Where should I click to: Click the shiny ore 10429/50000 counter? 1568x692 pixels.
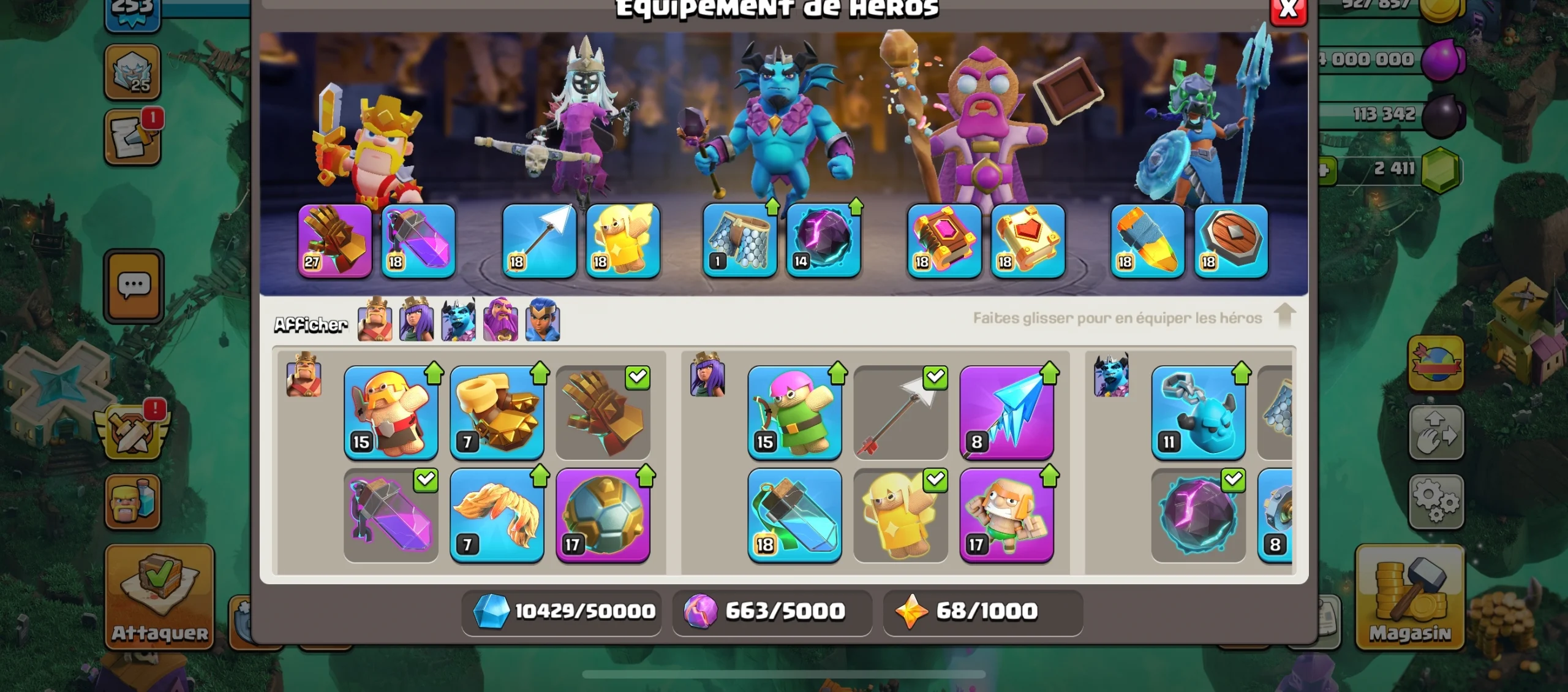coord(560,611)
